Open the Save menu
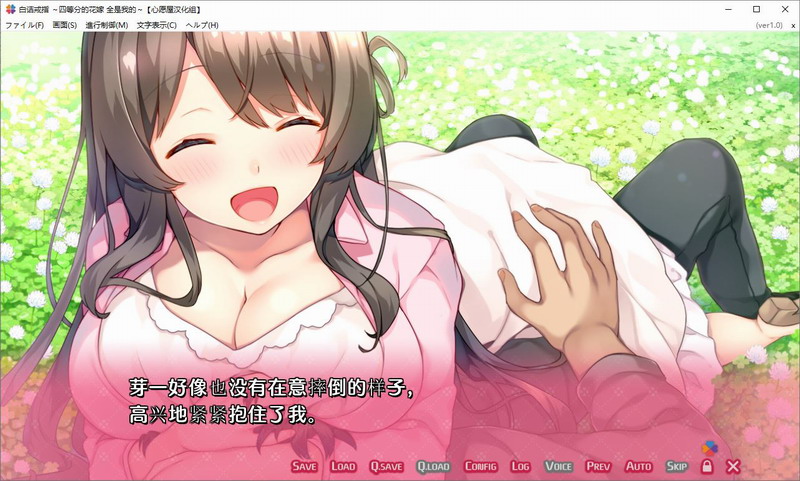 (304, 466)
